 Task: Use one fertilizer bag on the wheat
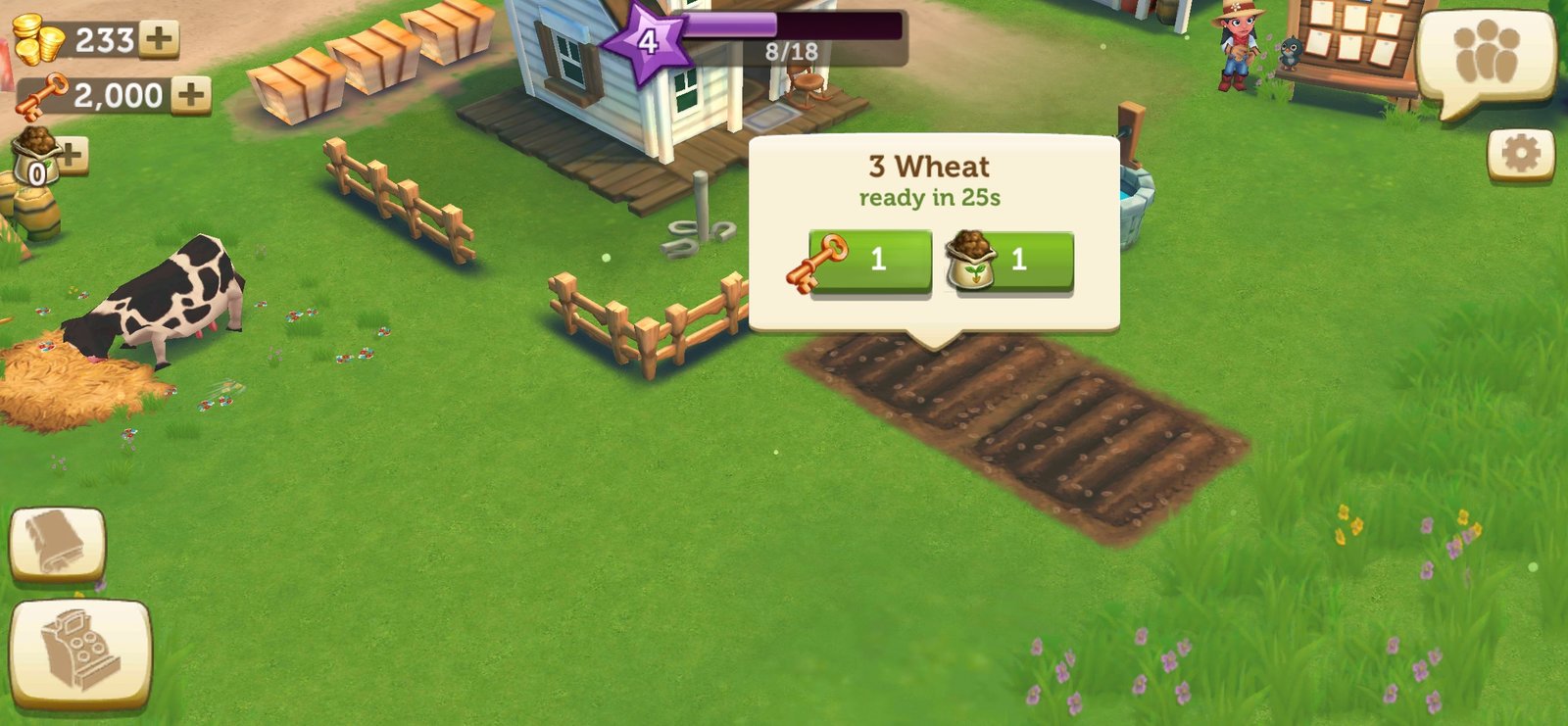click(1013, 260)
